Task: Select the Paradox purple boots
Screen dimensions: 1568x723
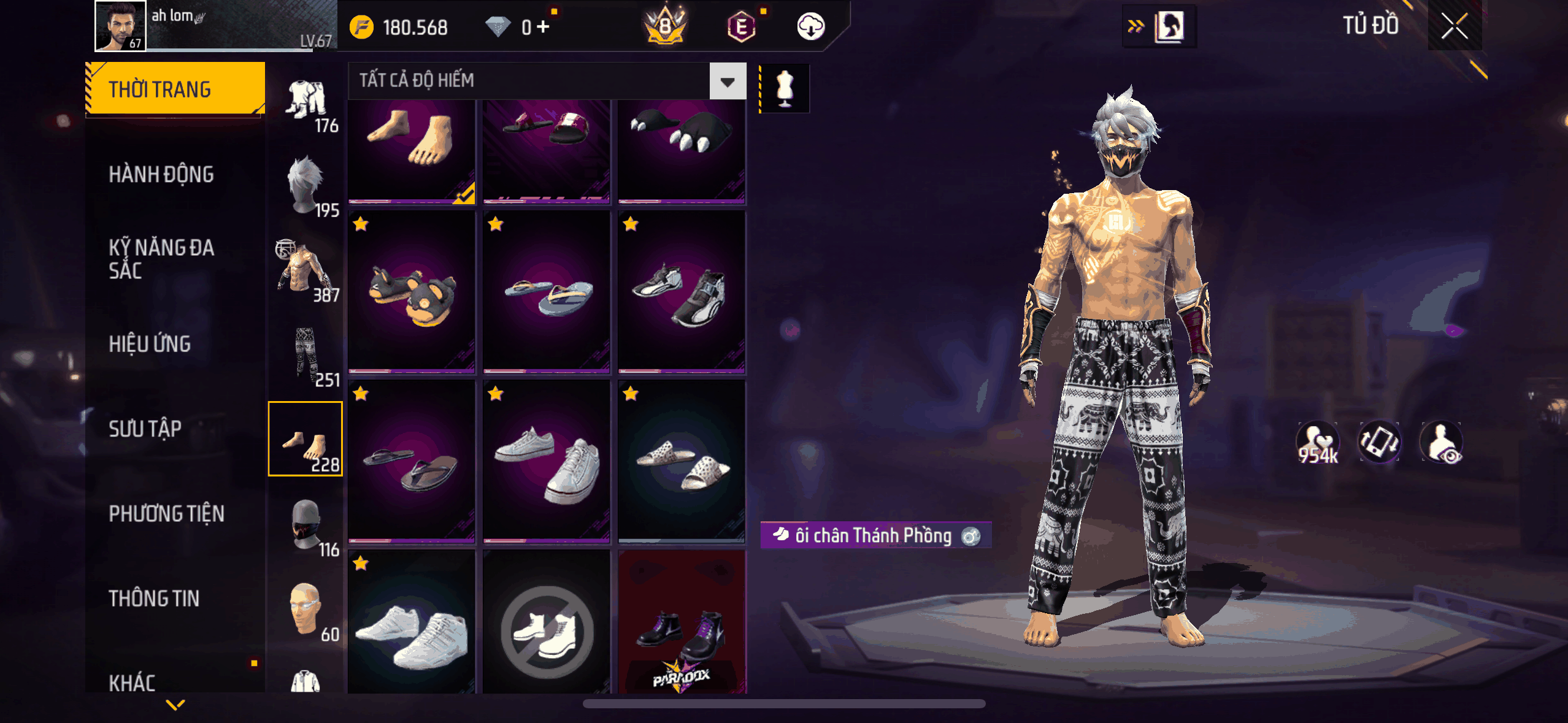Action: (x=682, y=622)
